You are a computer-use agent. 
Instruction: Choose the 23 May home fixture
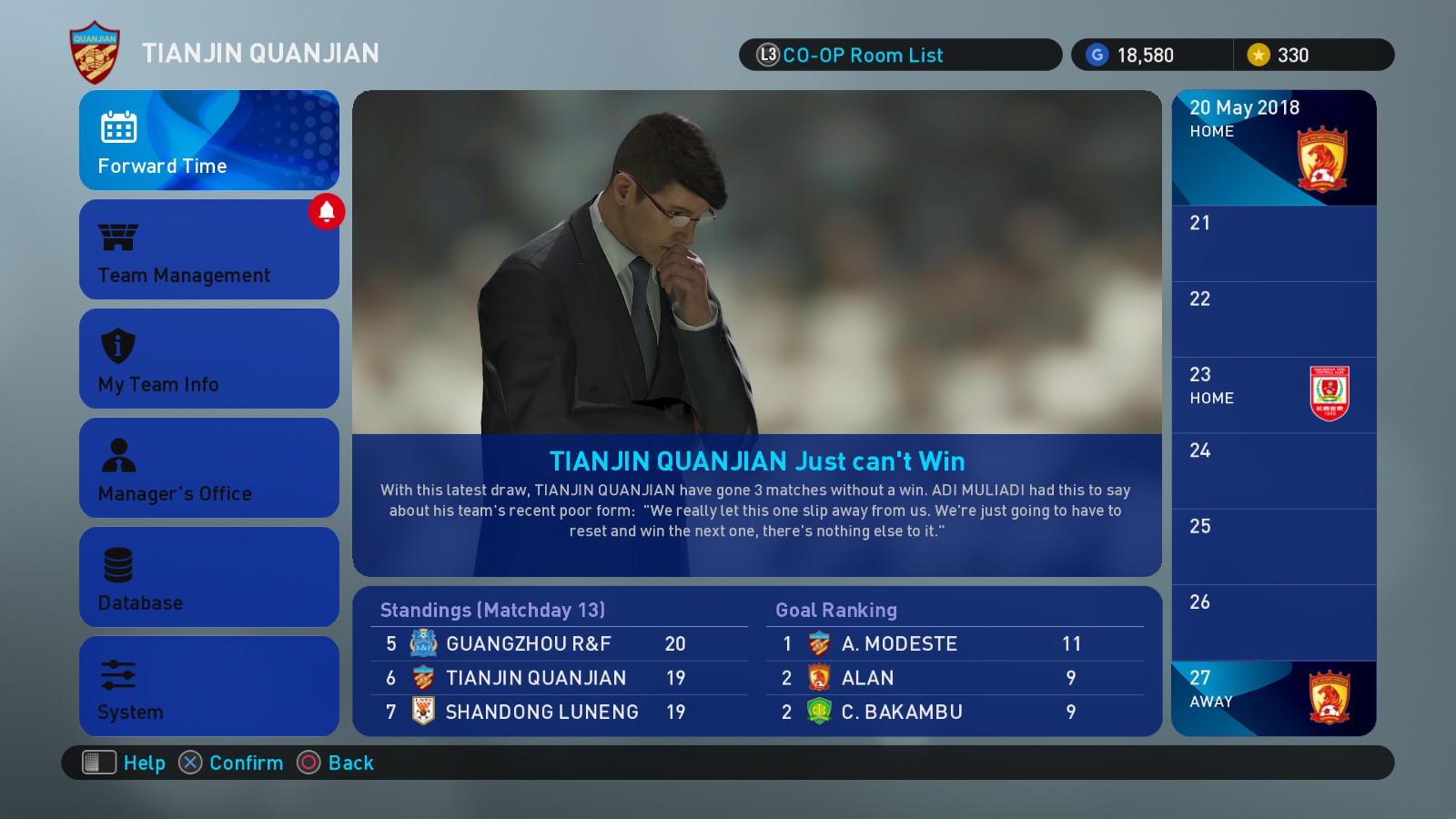pyautogui.click(x=1273, y=395)
